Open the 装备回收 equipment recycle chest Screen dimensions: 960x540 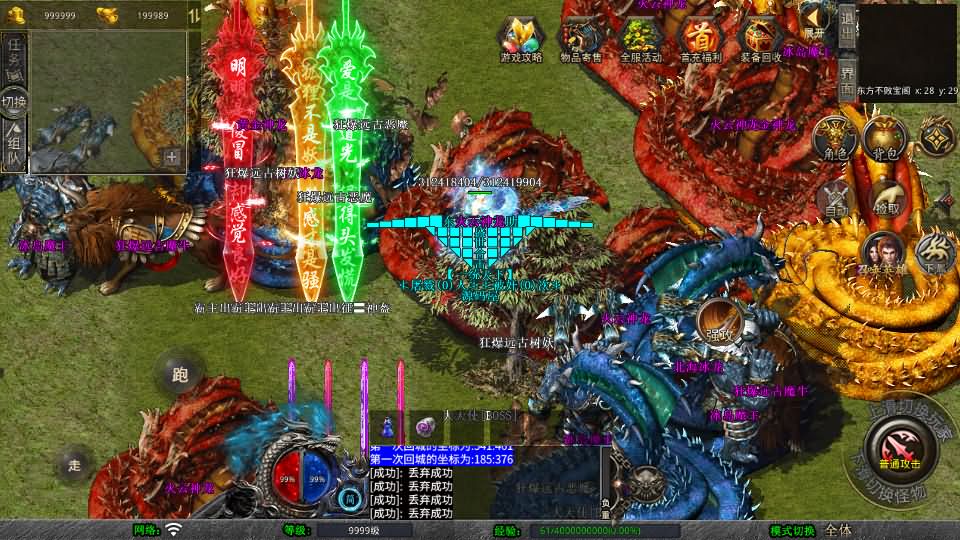pos(761,39)
